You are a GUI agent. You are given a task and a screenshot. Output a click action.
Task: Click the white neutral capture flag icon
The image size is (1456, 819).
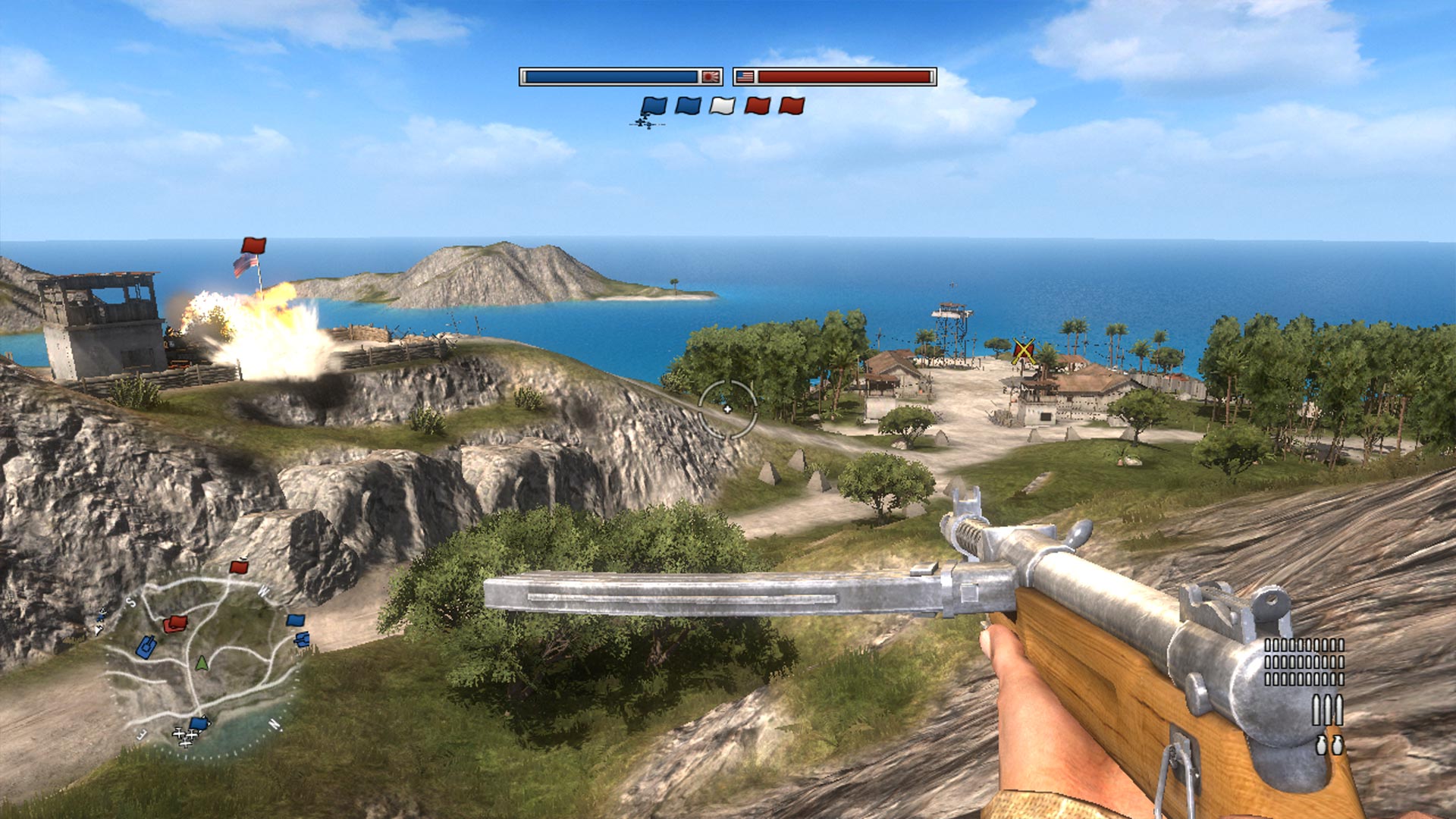tap(722, 106)
